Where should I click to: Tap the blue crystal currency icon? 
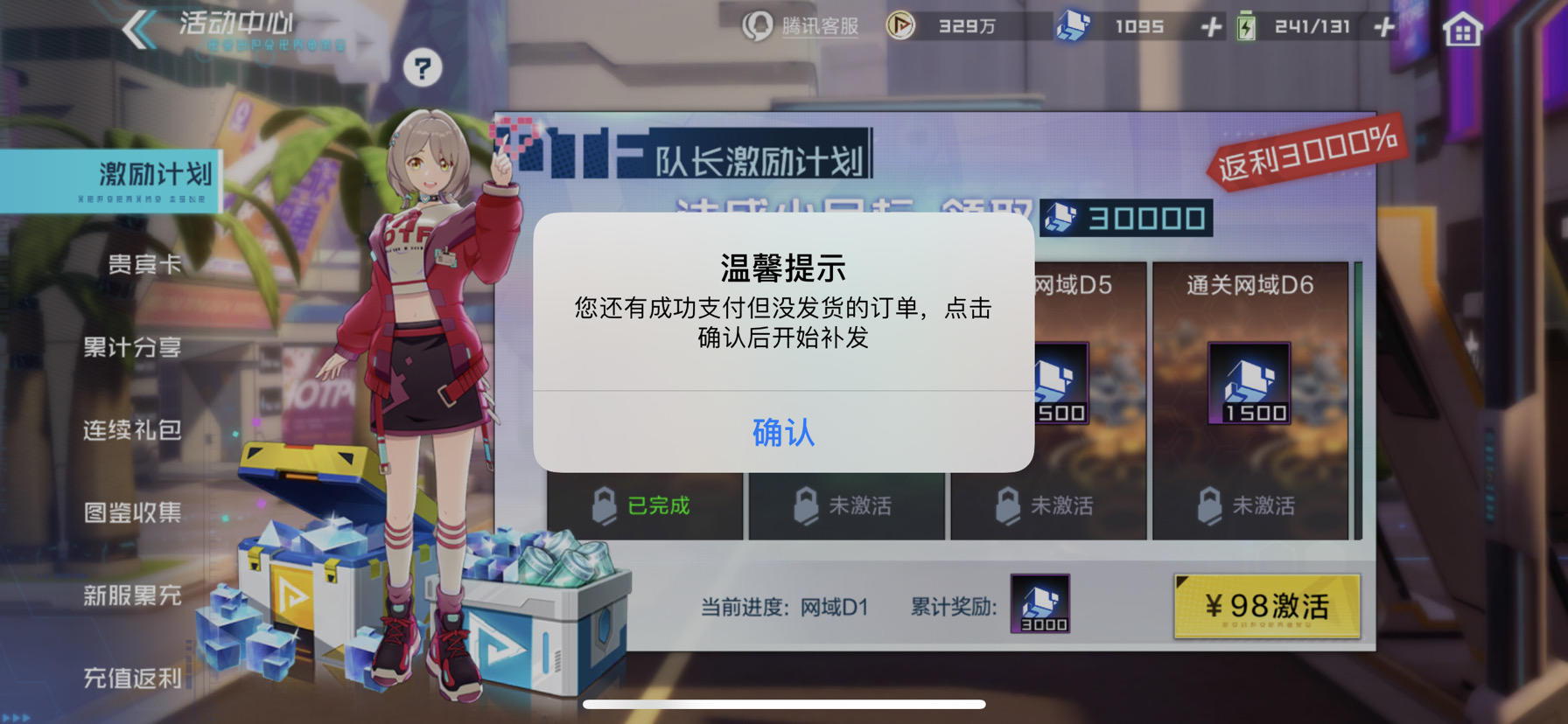coord(1074,25)
